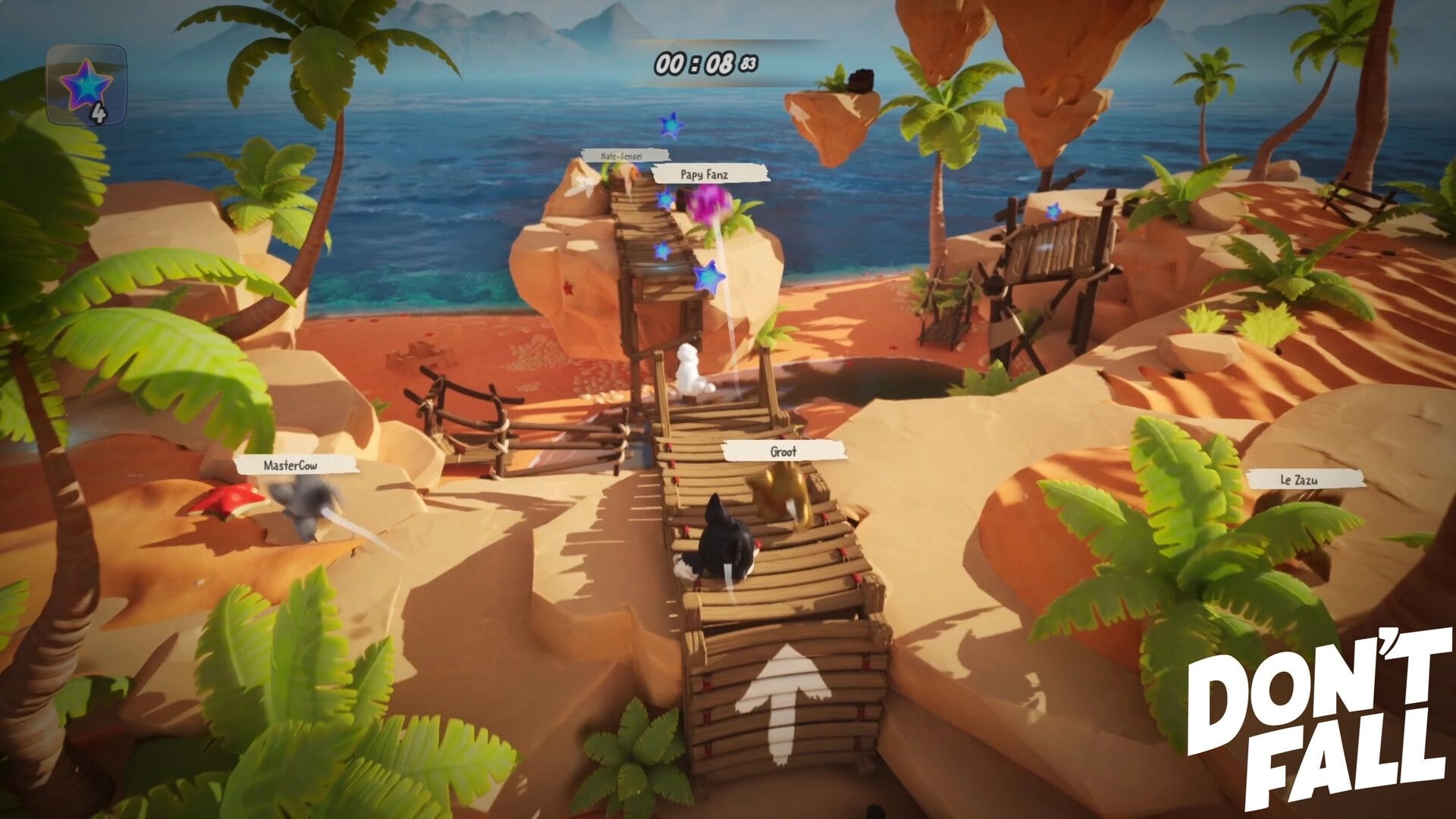The height and width of the screenshot is (819, 1456).
Task: Select the star on the right-side cliff
Action: (x=1053, y=212)
